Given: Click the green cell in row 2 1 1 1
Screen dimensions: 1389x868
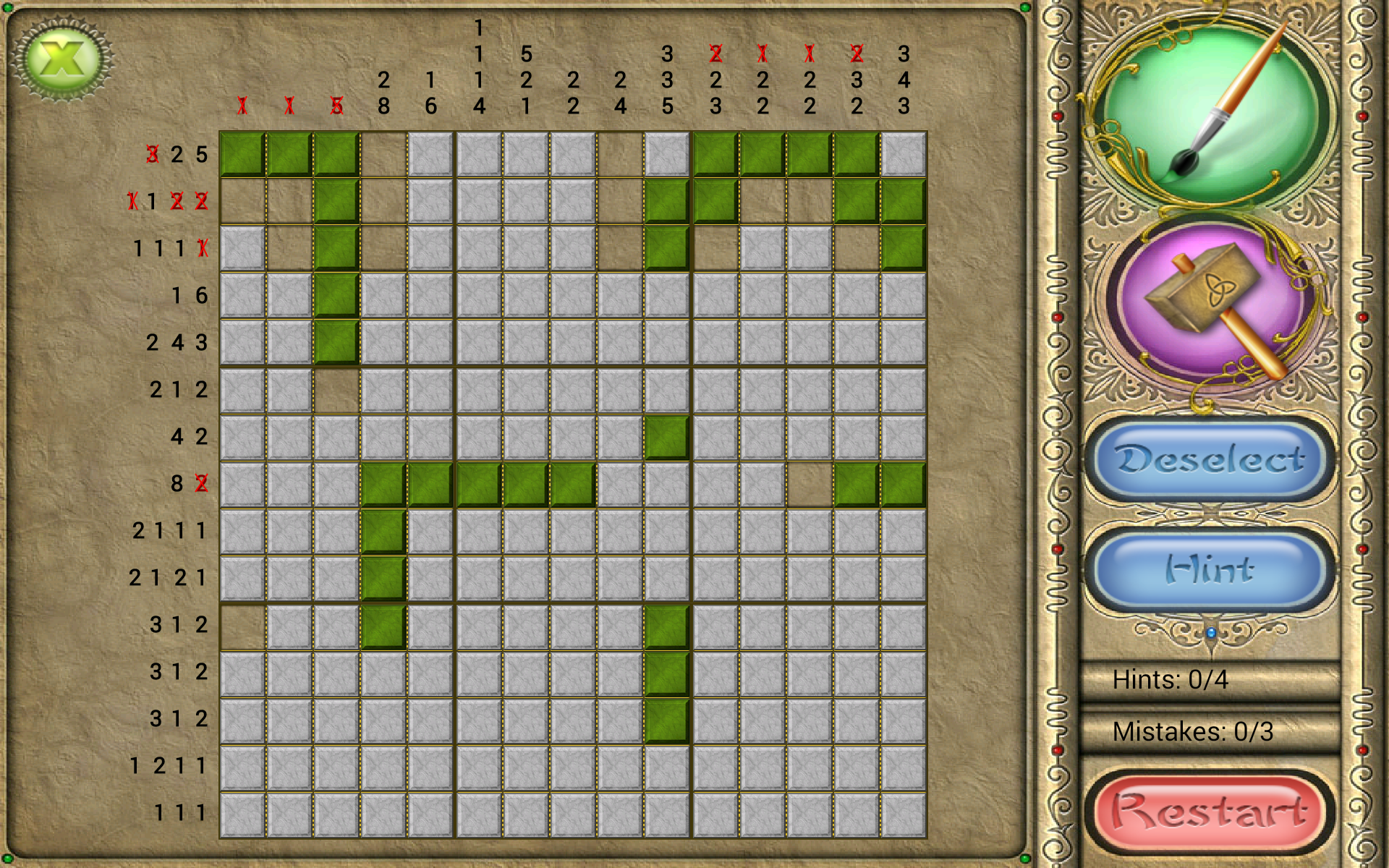Looking at the screenshot, I should pos(384,531).
